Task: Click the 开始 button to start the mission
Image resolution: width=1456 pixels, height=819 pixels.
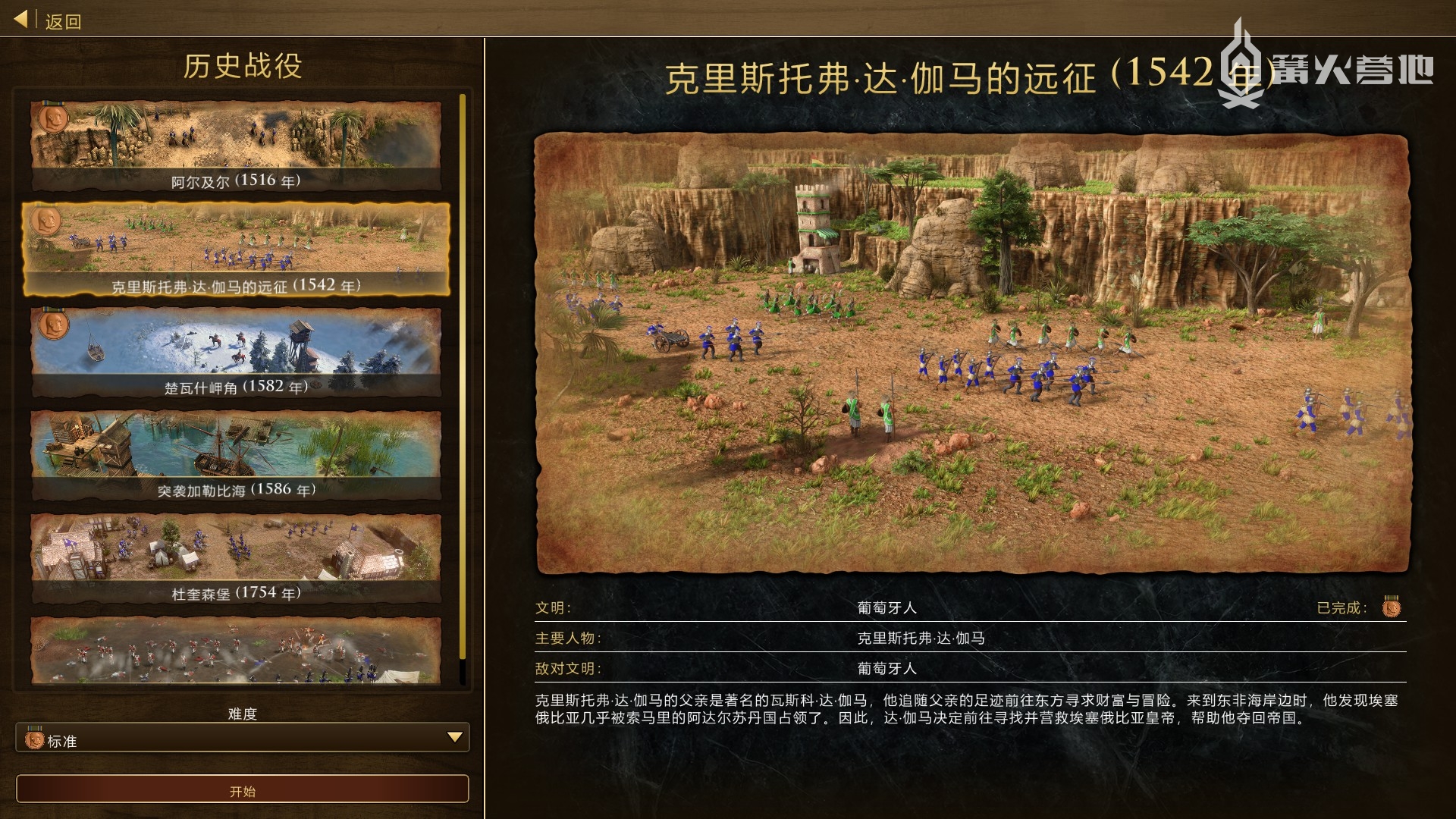Action: [x=243, y=789]
